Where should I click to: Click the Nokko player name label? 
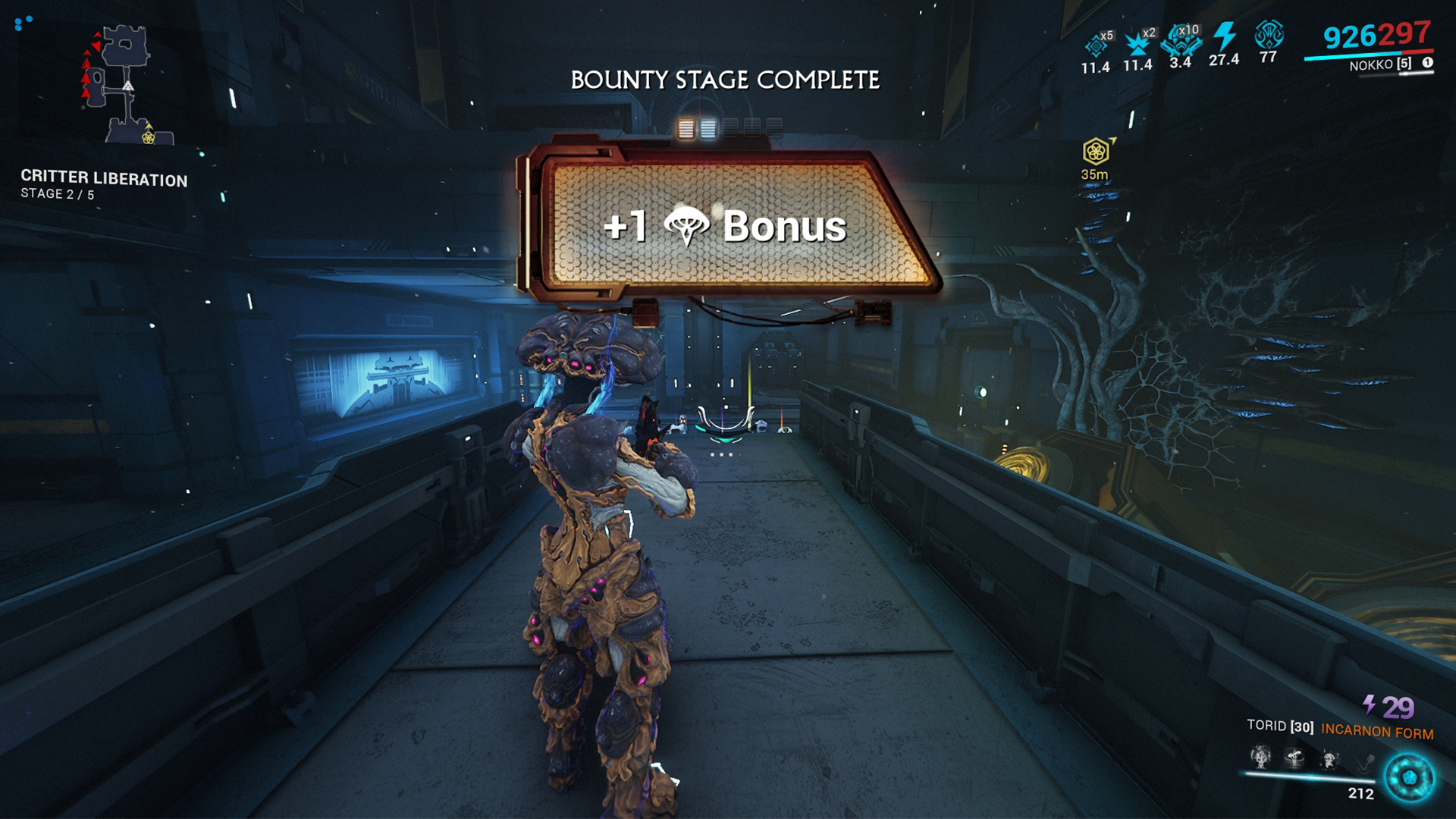1380,64
